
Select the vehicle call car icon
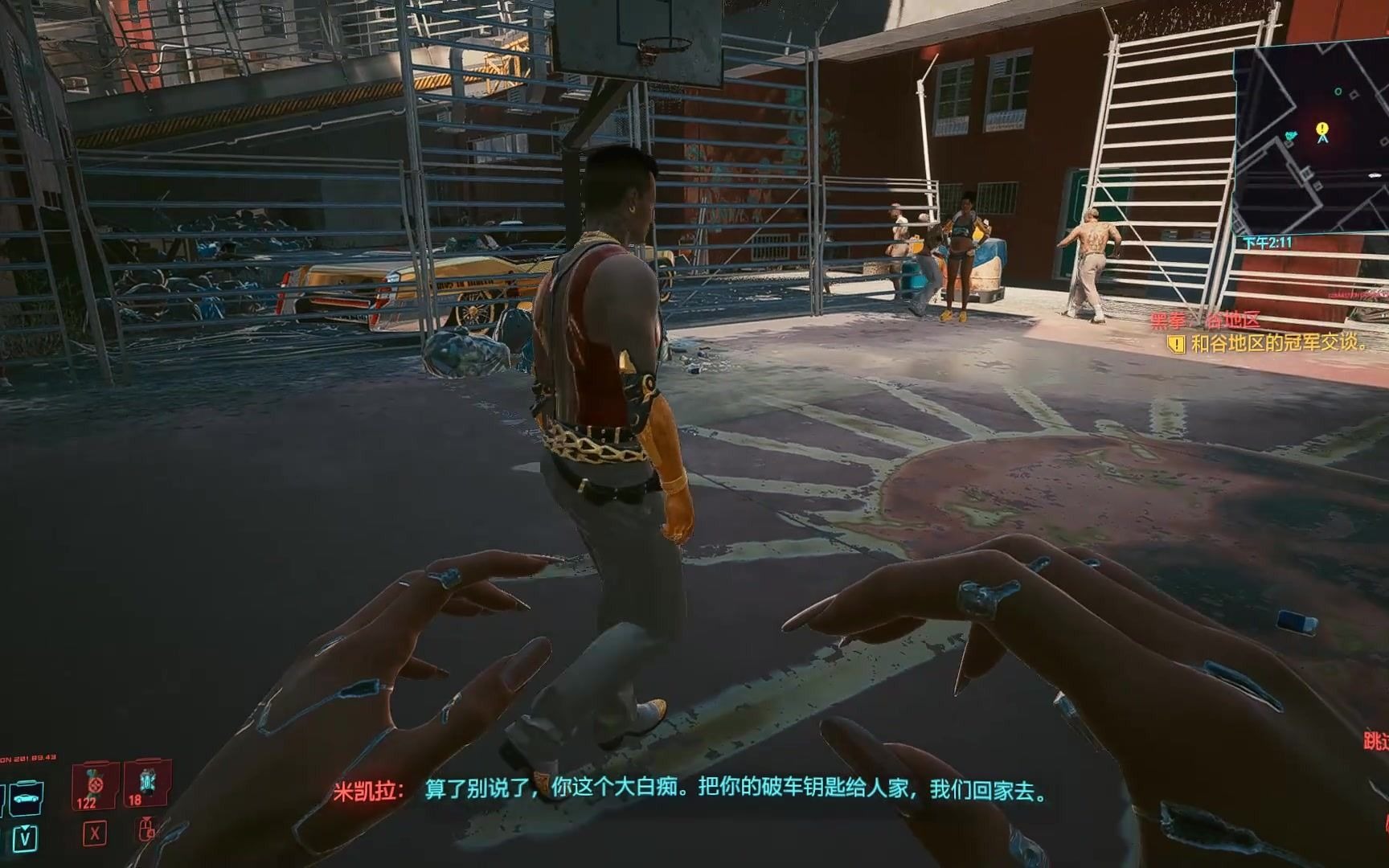[26, 798]
